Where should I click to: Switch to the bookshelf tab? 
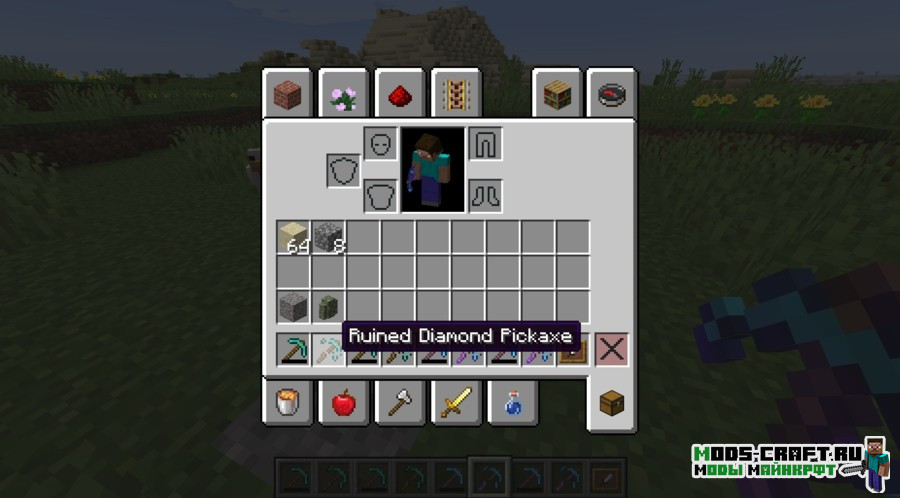pyautogui.click(x=557, y=96)
